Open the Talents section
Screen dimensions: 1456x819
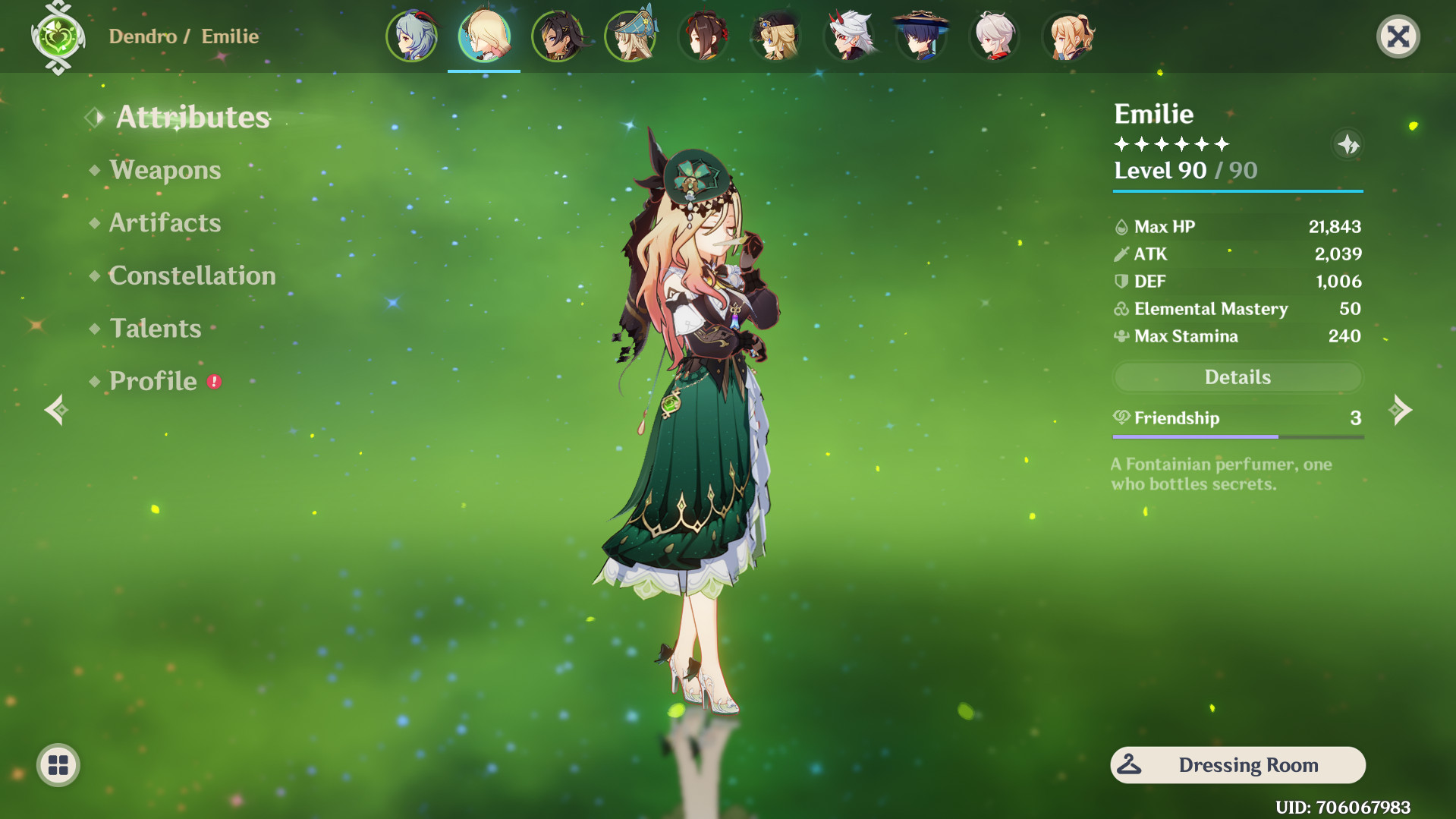click(154, 328)
